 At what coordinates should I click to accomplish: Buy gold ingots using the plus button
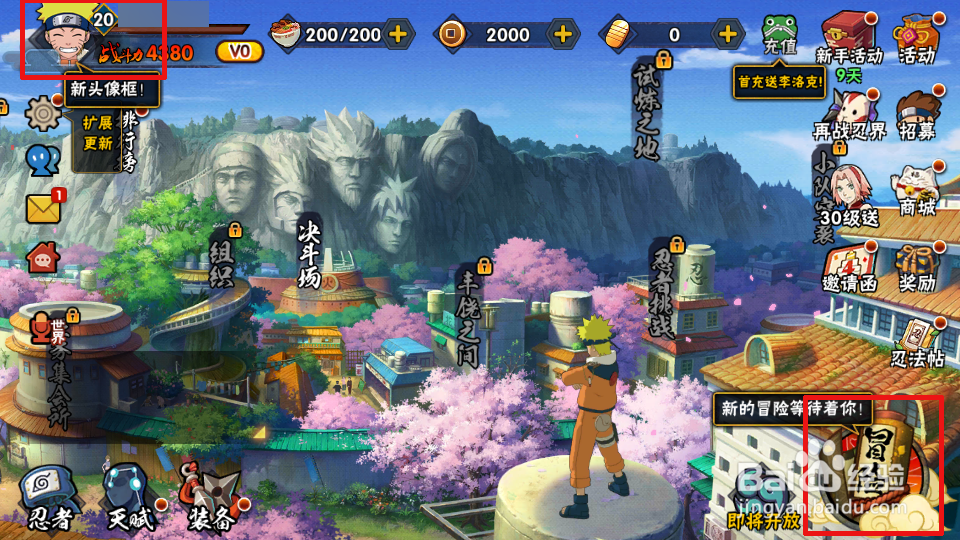(728, 35)
